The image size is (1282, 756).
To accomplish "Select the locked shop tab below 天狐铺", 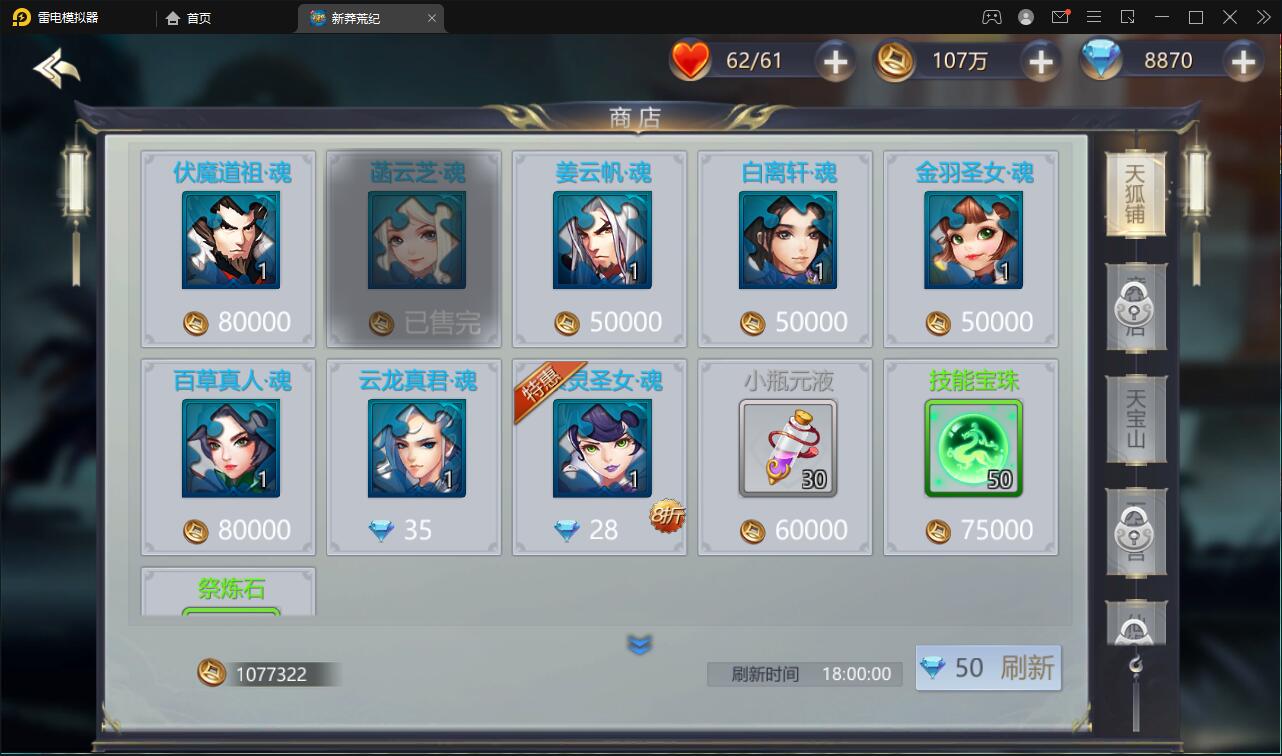I will (x=1135, y=308).
